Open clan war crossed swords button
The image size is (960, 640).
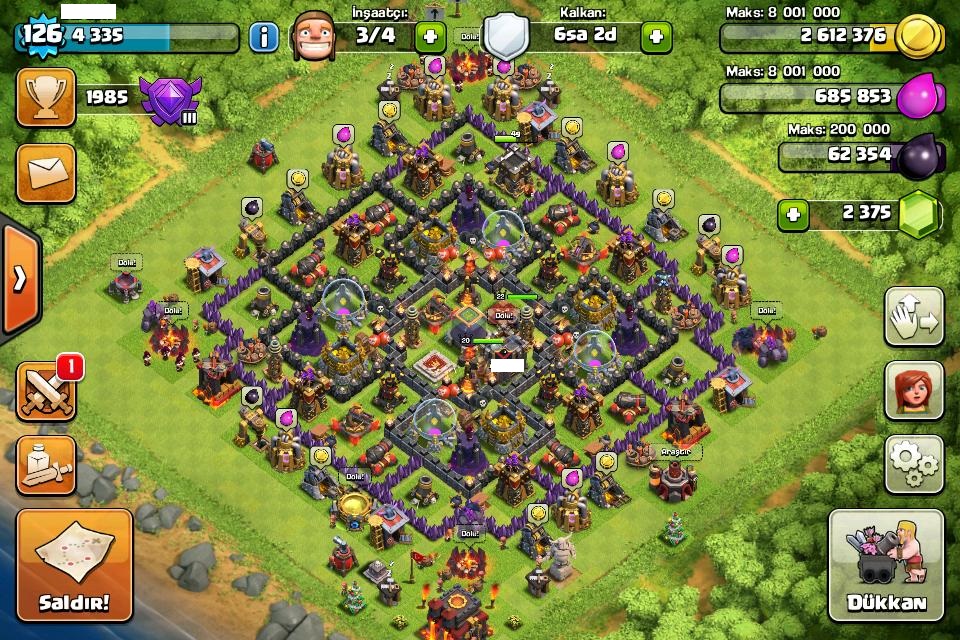45,391
